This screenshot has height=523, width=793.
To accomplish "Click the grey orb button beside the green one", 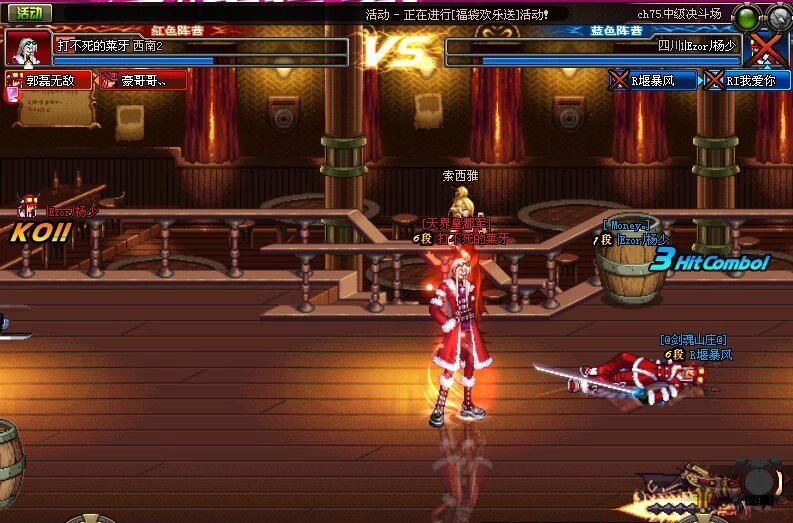I will click(x=779, y=17).
